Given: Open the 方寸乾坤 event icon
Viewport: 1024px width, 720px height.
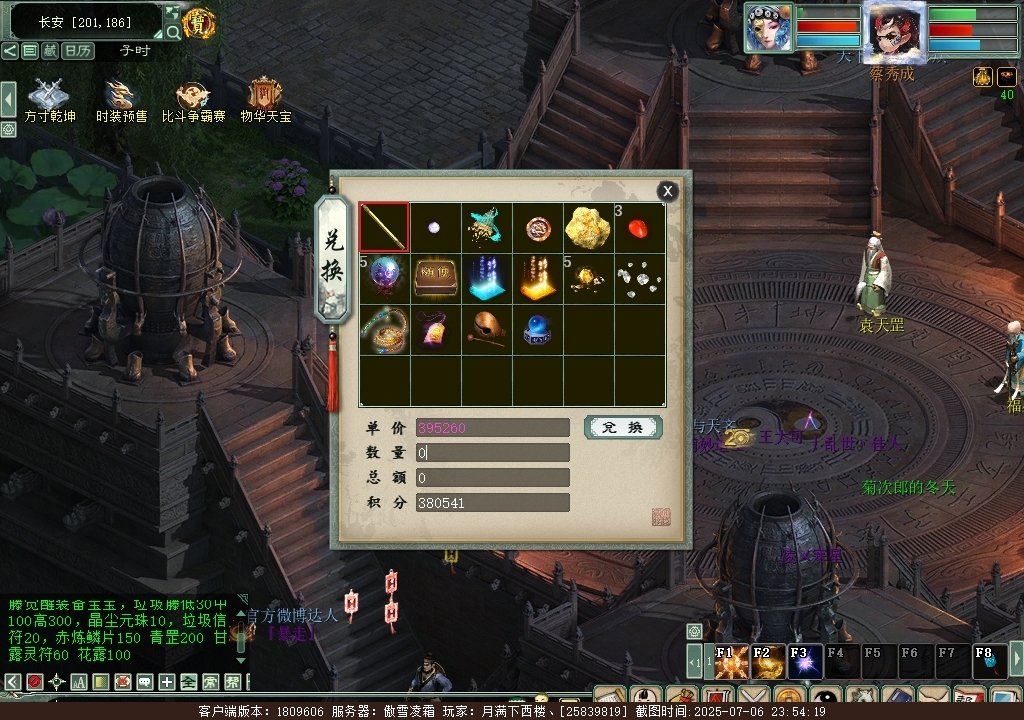Looking at the screenshot, I should [50, 99].
